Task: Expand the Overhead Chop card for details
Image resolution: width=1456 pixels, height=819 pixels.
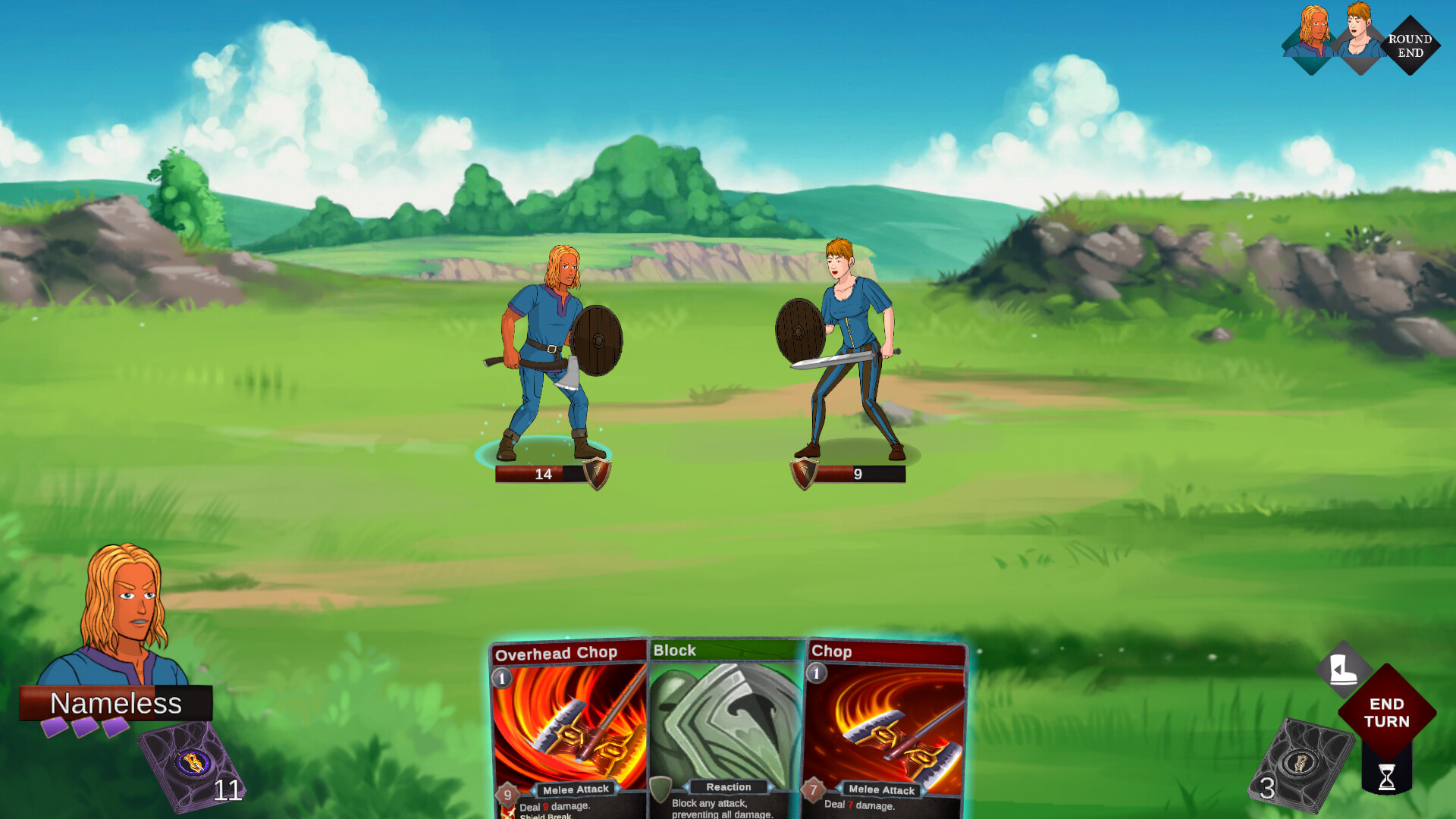Action: [x=567, y=720]
